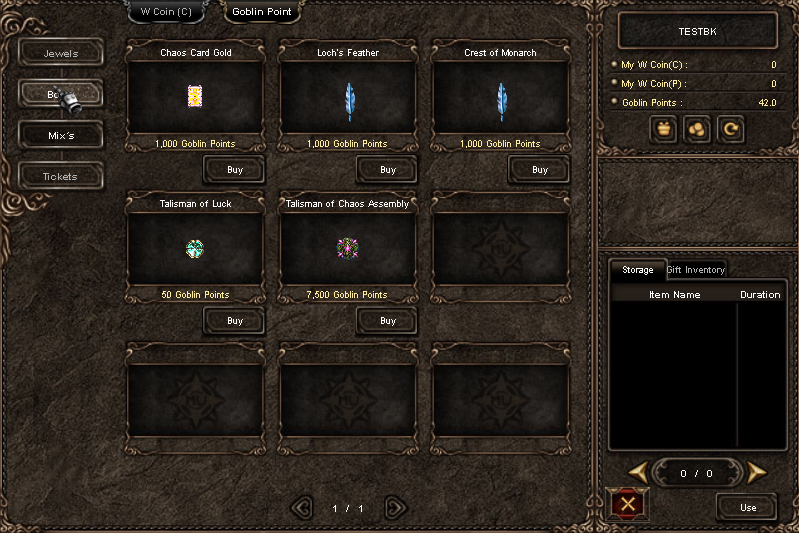Image resolution: width=799 pixels, height=533 pixels.
Task: Buy the Talisman of Chaos Assembly
Action: click(387, 321)
